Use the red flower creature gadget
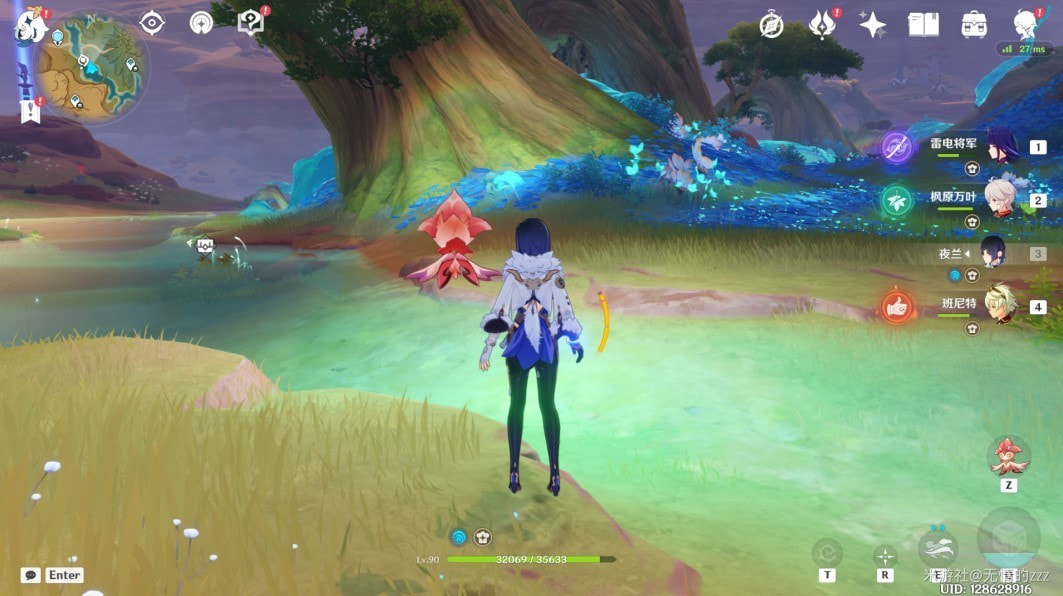Viewport: 1063px width, 596px height. (x=1008, y=456)
